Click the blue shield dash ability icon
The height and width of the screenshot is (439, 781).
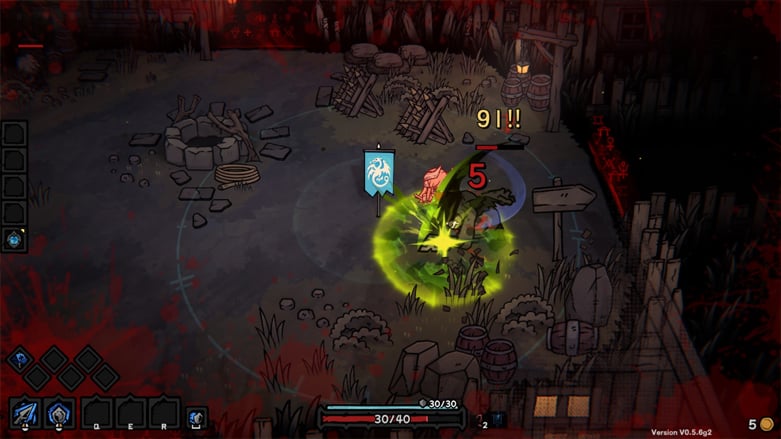click(197, 415)
